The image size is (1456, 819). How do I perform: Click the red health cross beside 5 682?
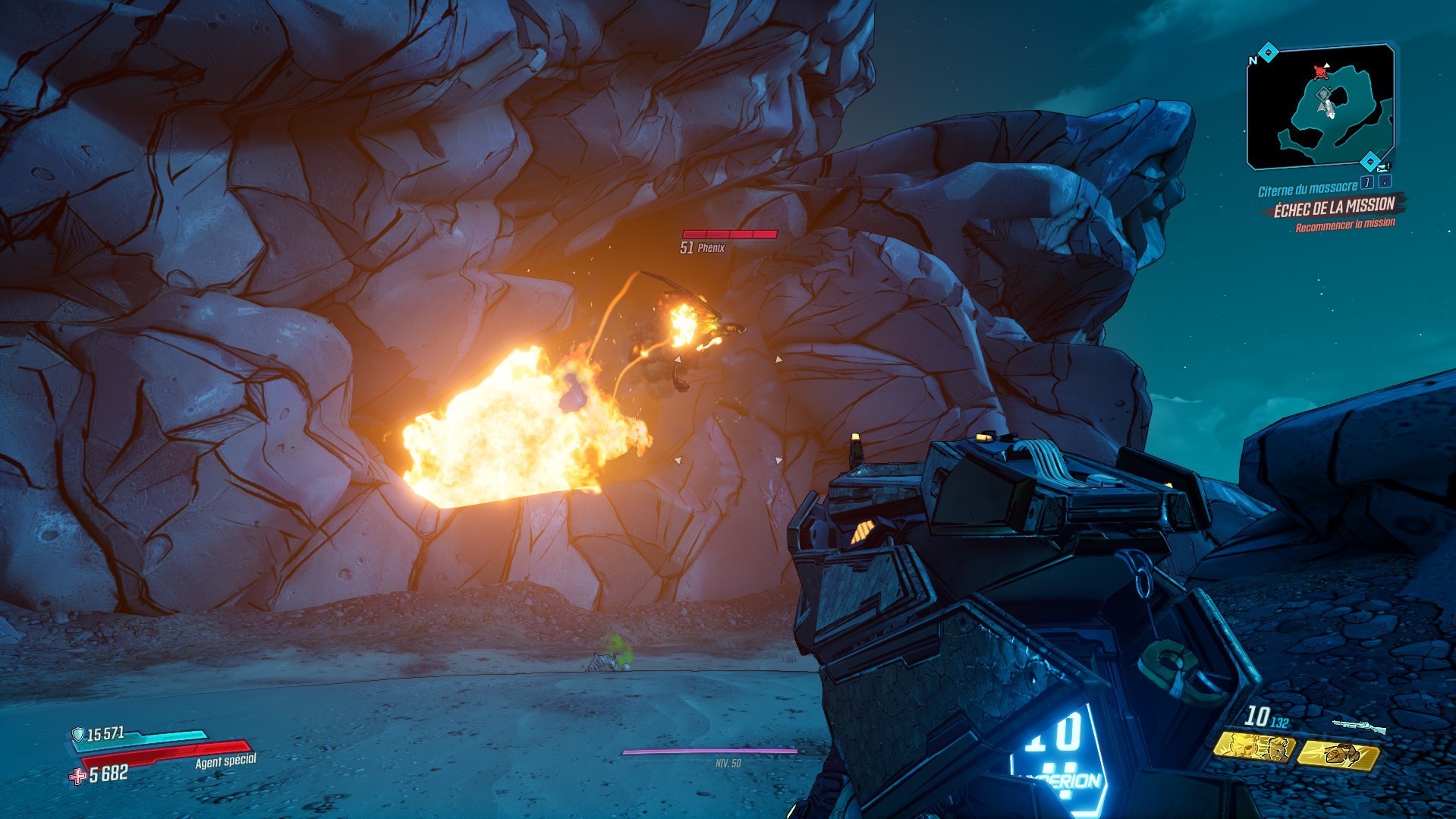point(77,776)
